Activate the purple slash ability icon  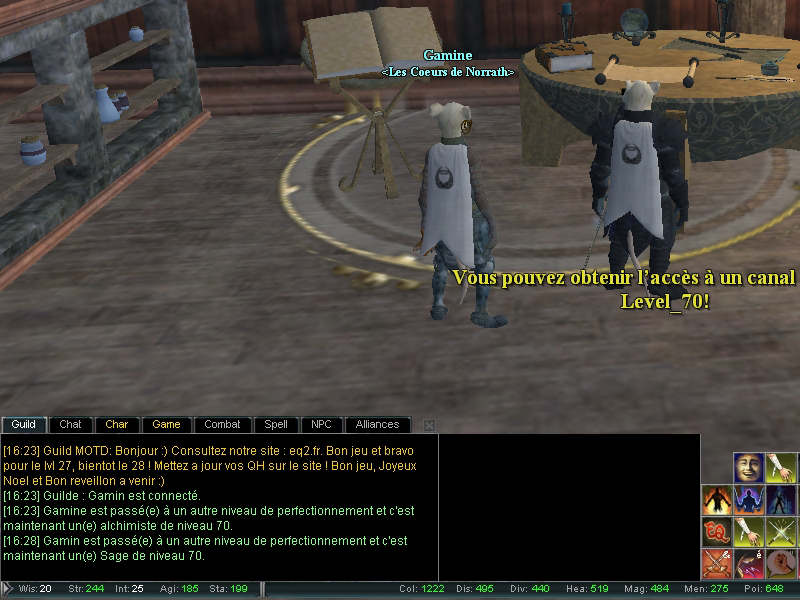tap(749, 563)
